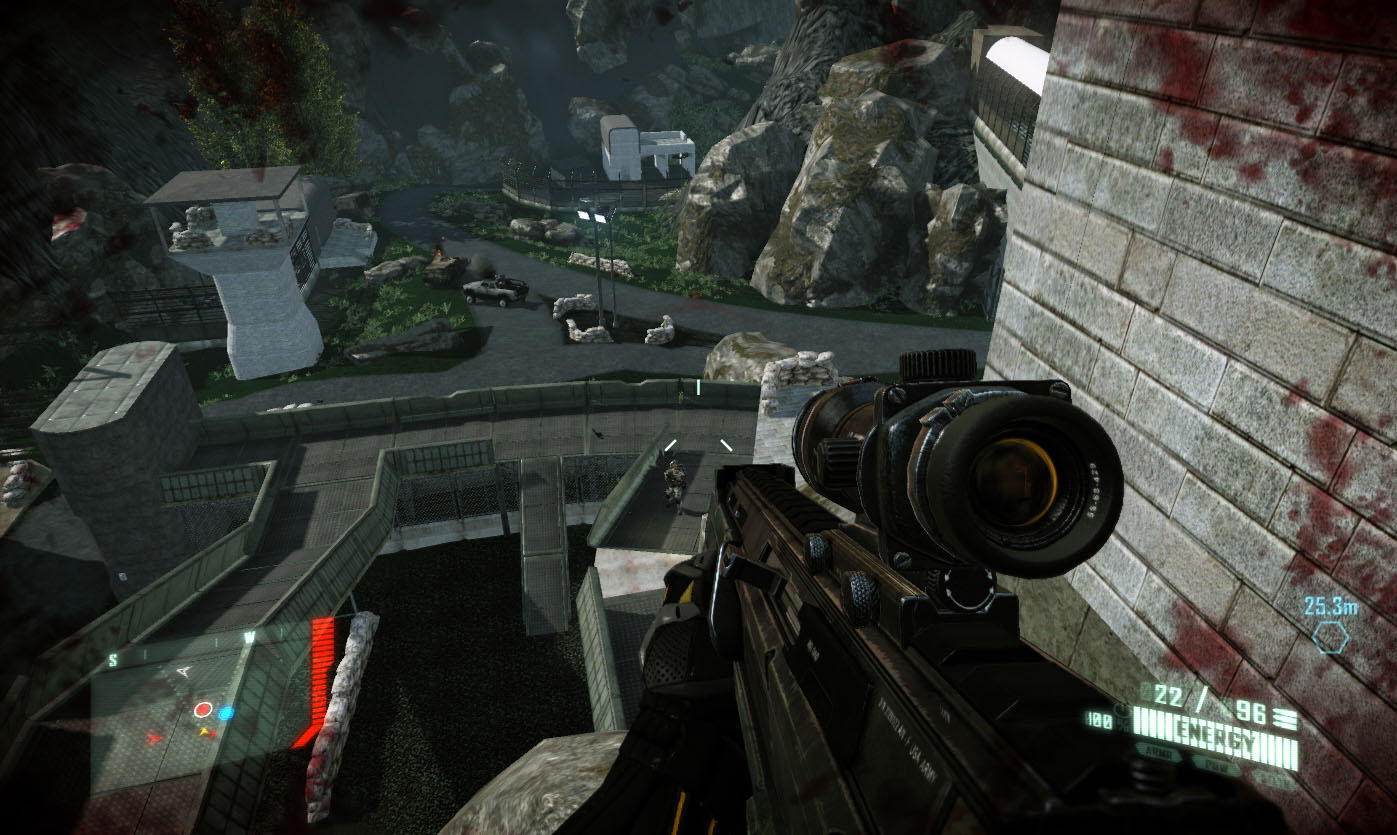Click the fire mode bars icon

(1286, 719)
